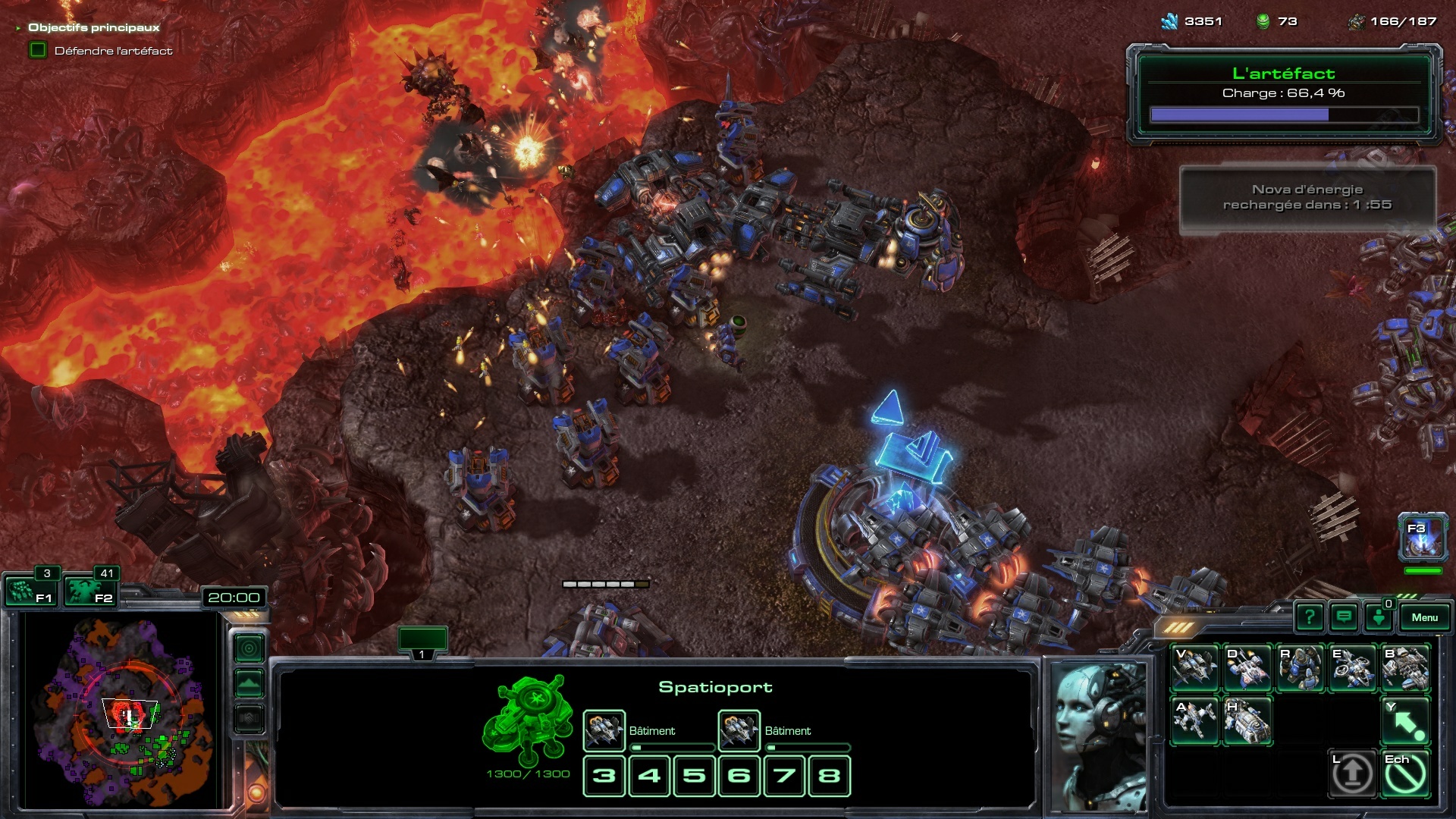Activate the minimap ping button
Viewport: 1456px width, 819px height.
tap(249, 648)
